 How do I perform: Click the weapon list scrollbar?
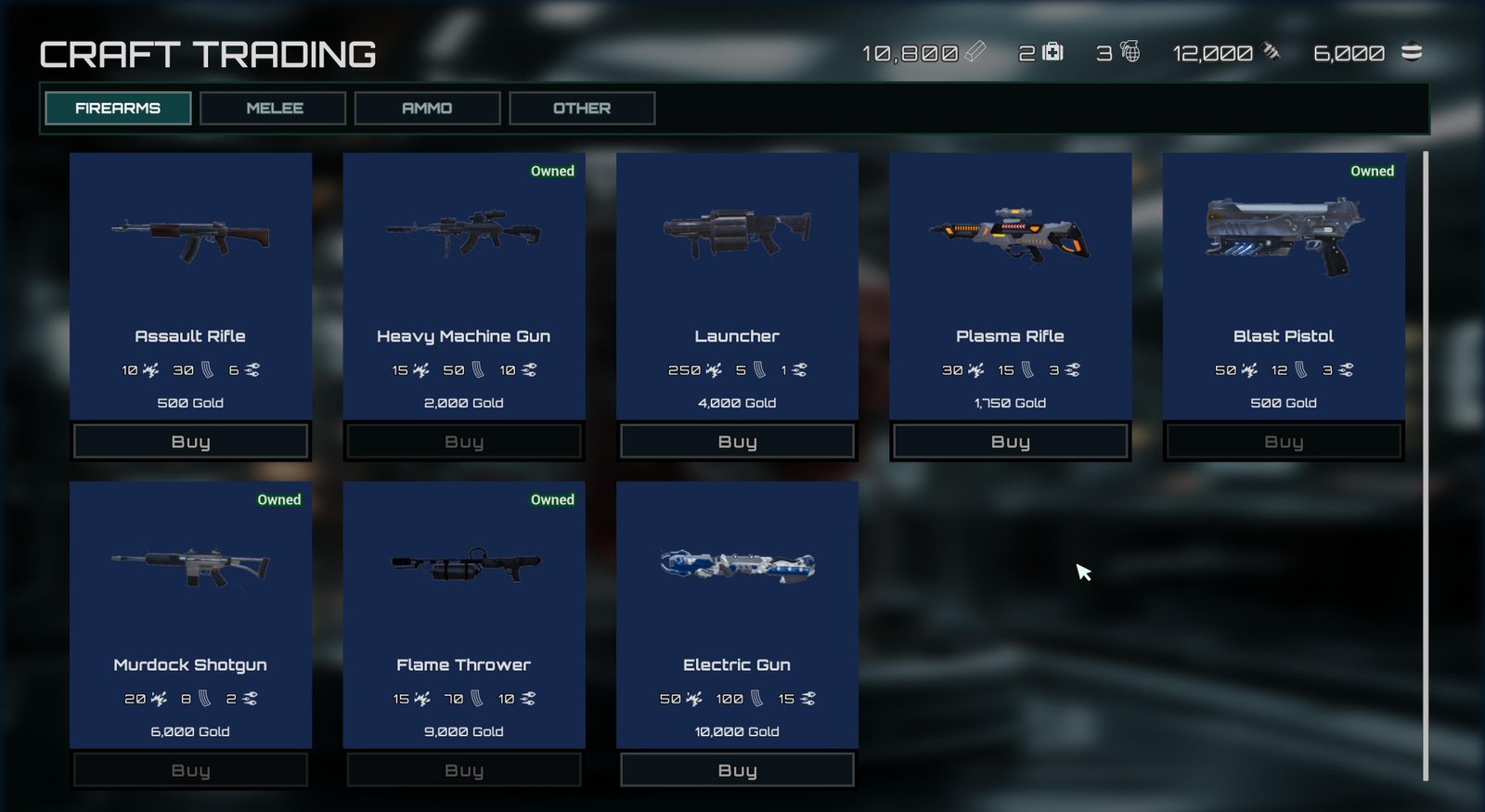click(x=1426, y=466)
